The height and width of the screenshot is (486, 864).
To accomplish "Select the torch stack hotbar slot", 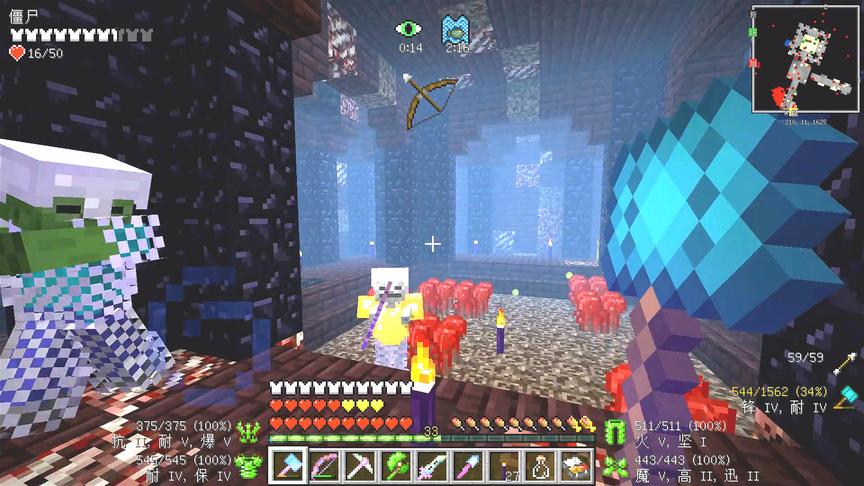I will pos(503,465).
